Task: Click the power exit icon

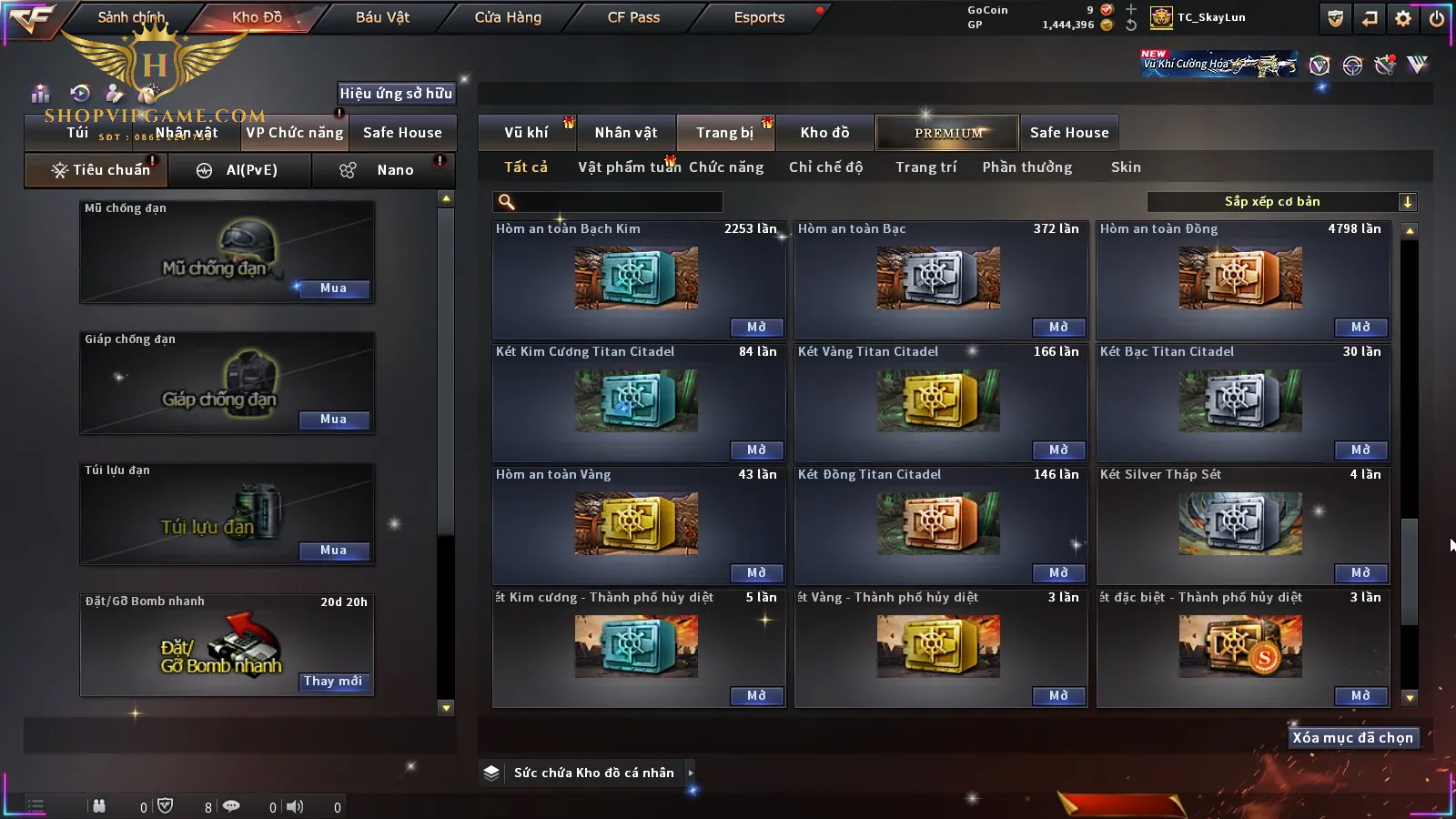Action: [x=1437, y=18]
